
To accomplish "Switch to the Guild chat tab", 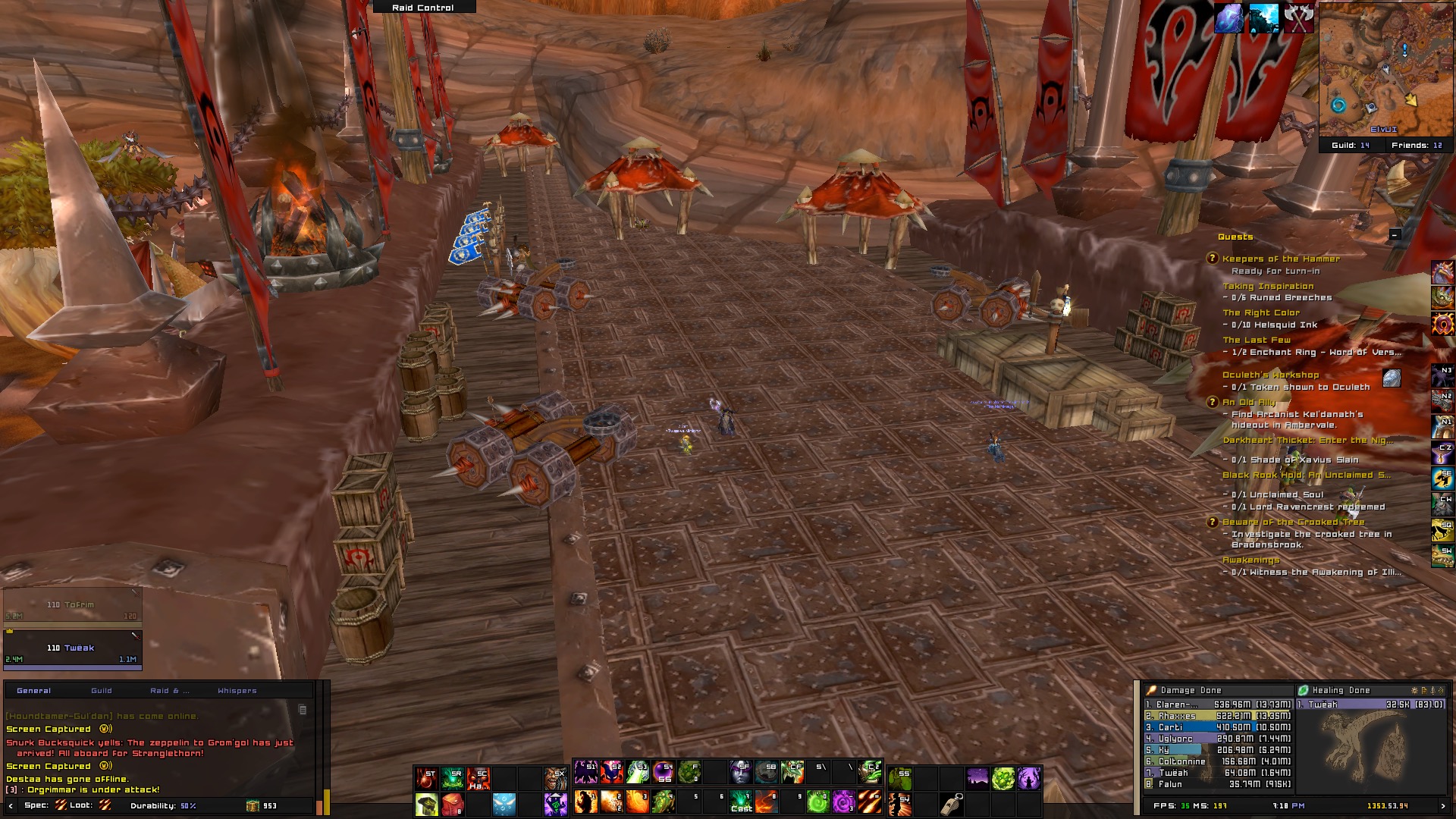I will 102,691.
